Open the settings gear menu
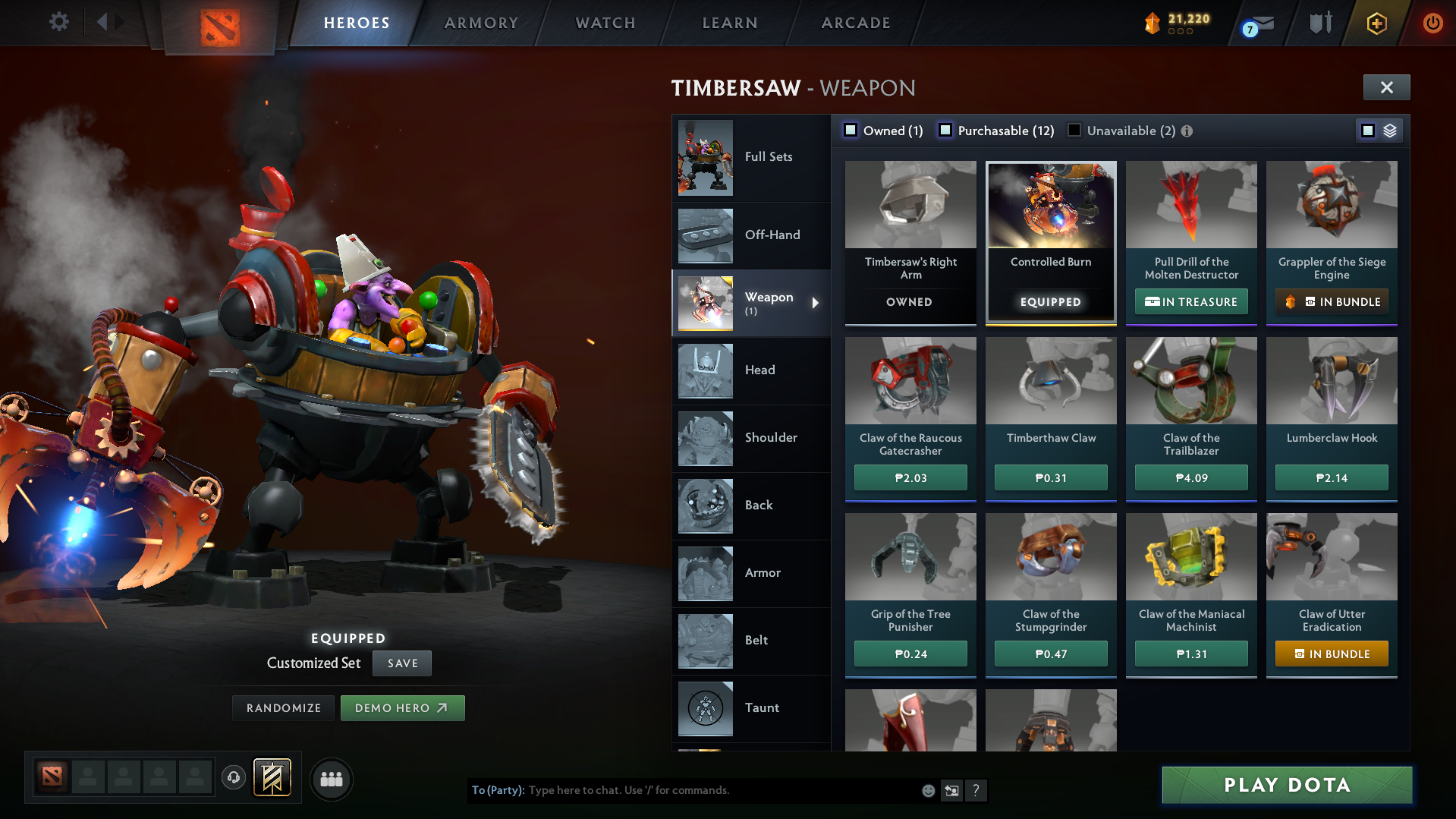Image resolution: width=1456 pixels, height=819 pixels. pyautogui.click(x=58, y=22)
